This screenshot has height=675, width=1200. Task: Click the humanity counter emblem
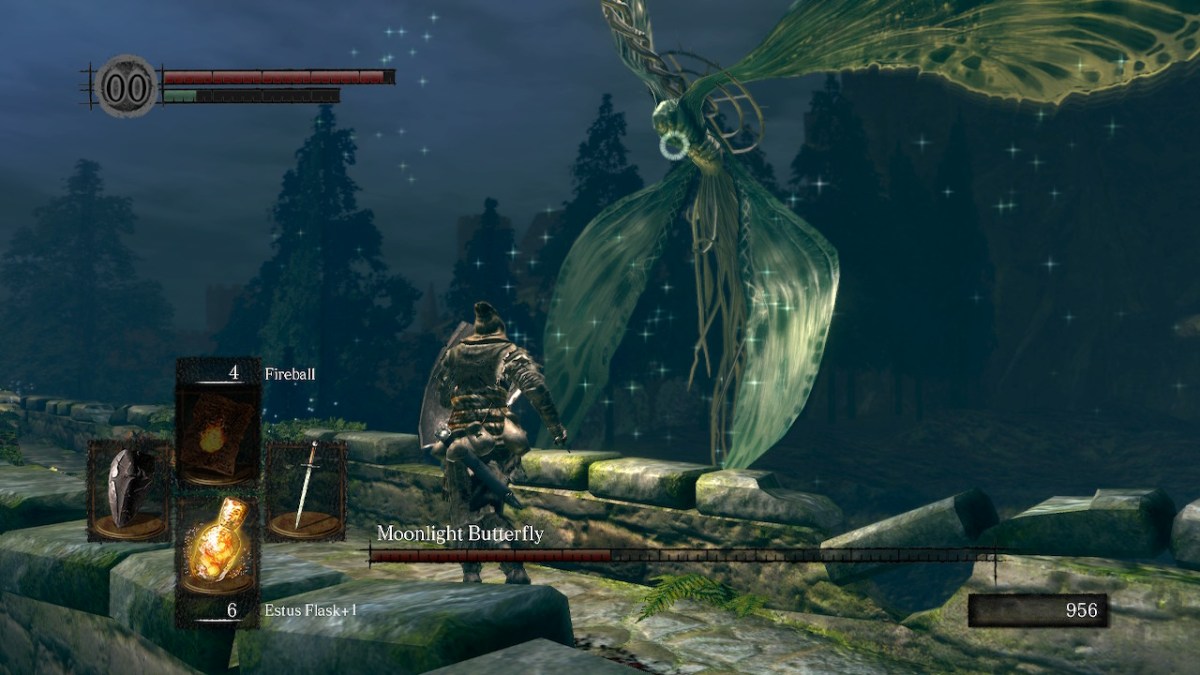(127, 86)
